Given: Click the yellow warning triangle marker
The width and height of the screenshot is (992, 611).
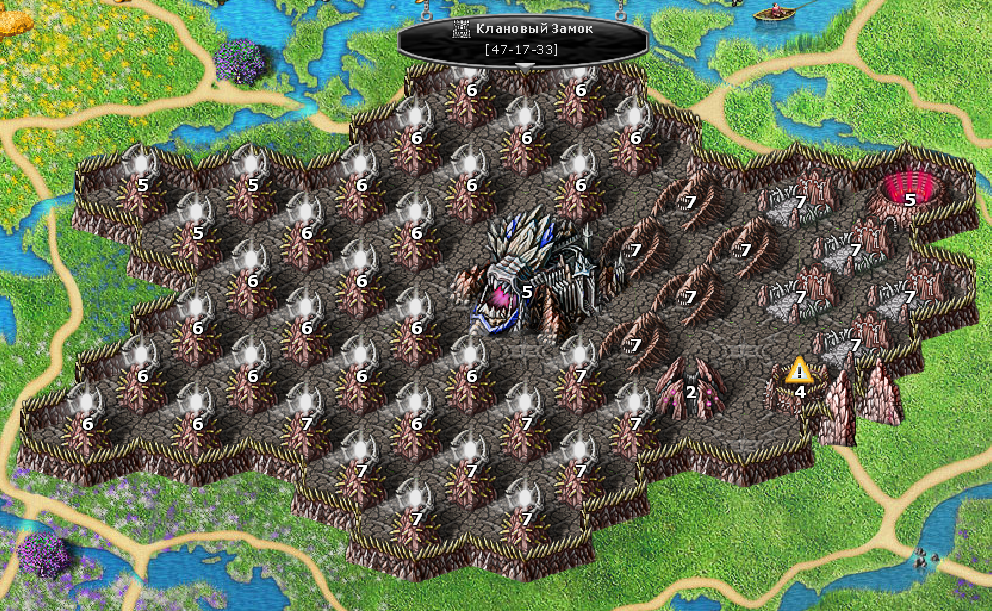Looking at the screenshot, I should [x=798, y=371].
